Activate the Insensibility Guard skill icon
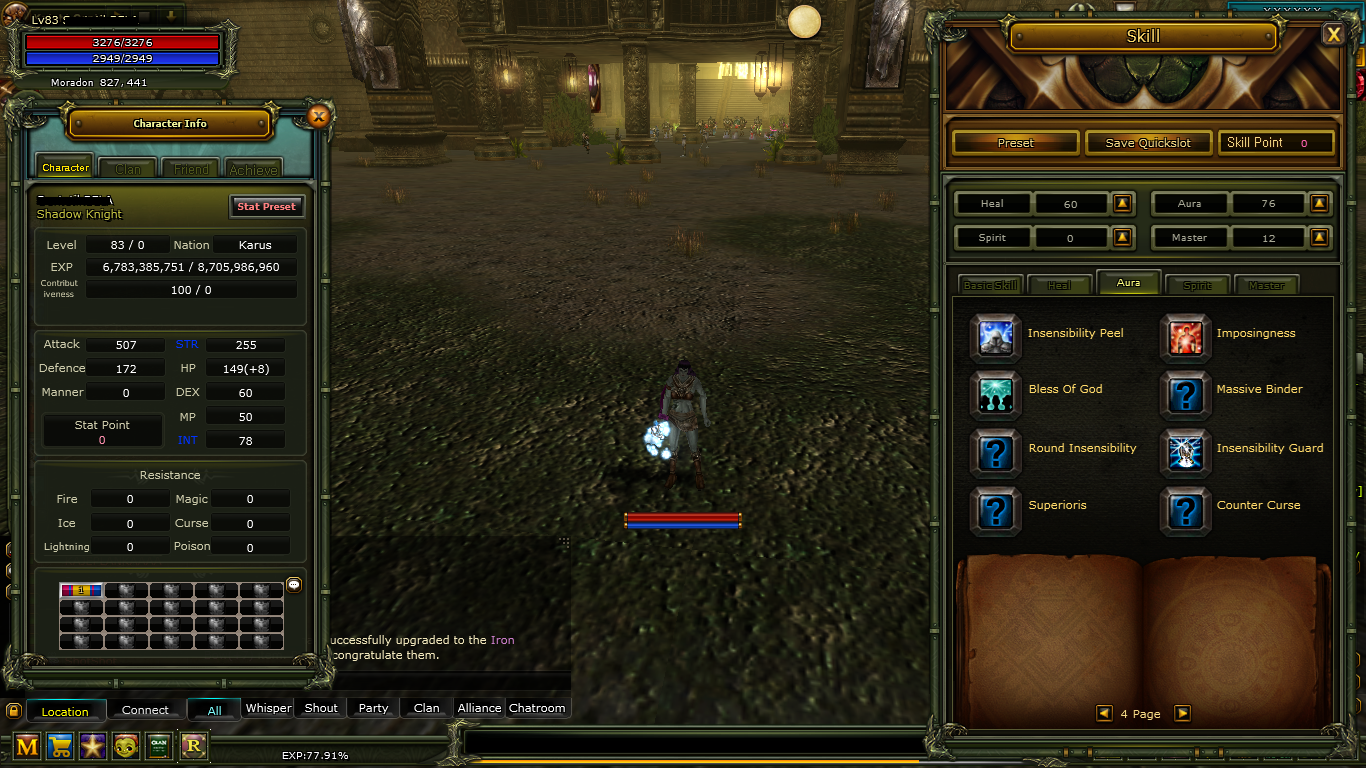 (x=1184, y=451)
